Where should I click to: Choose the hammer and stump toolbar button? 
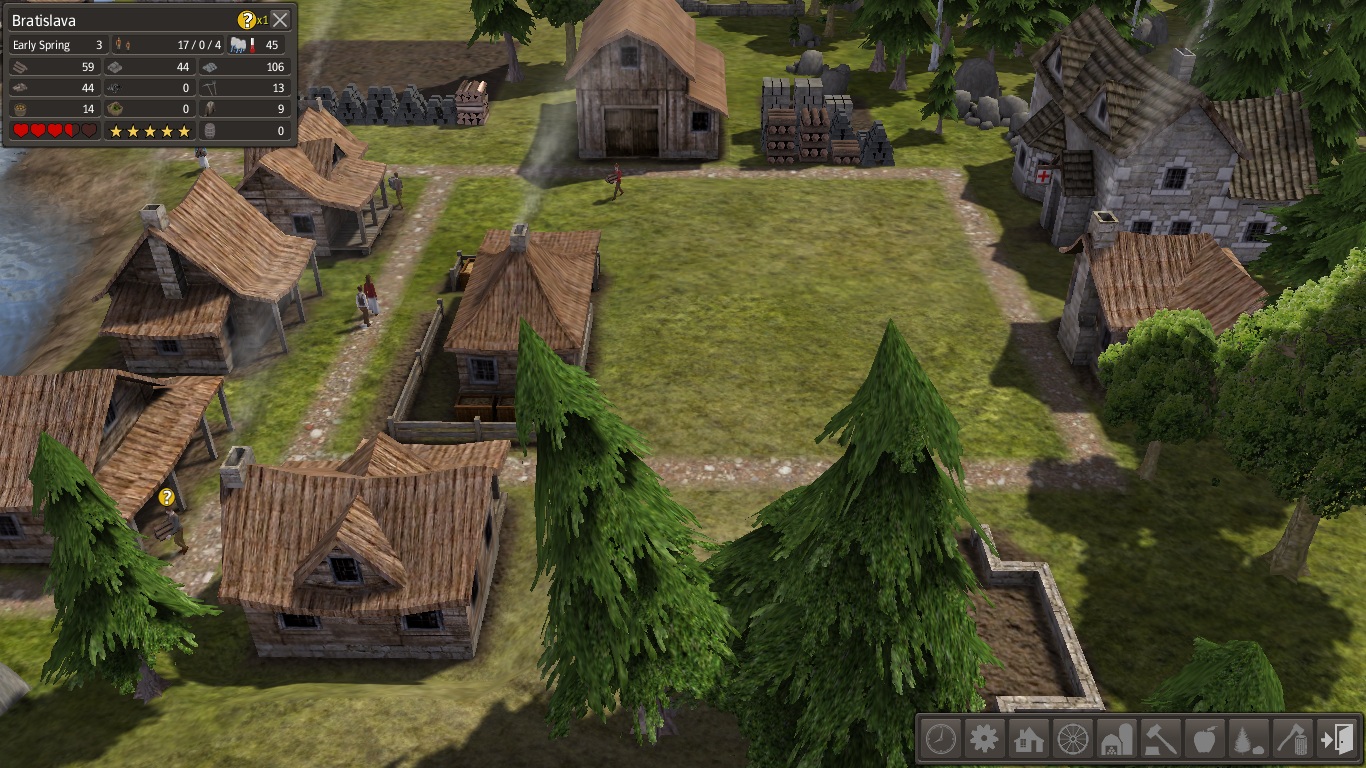tap(1160, 740)
